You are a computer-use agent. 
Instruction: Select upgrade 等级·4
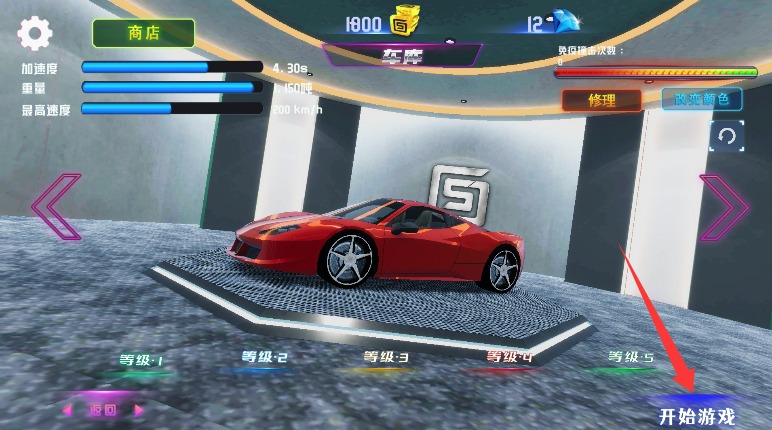[510, 356]
